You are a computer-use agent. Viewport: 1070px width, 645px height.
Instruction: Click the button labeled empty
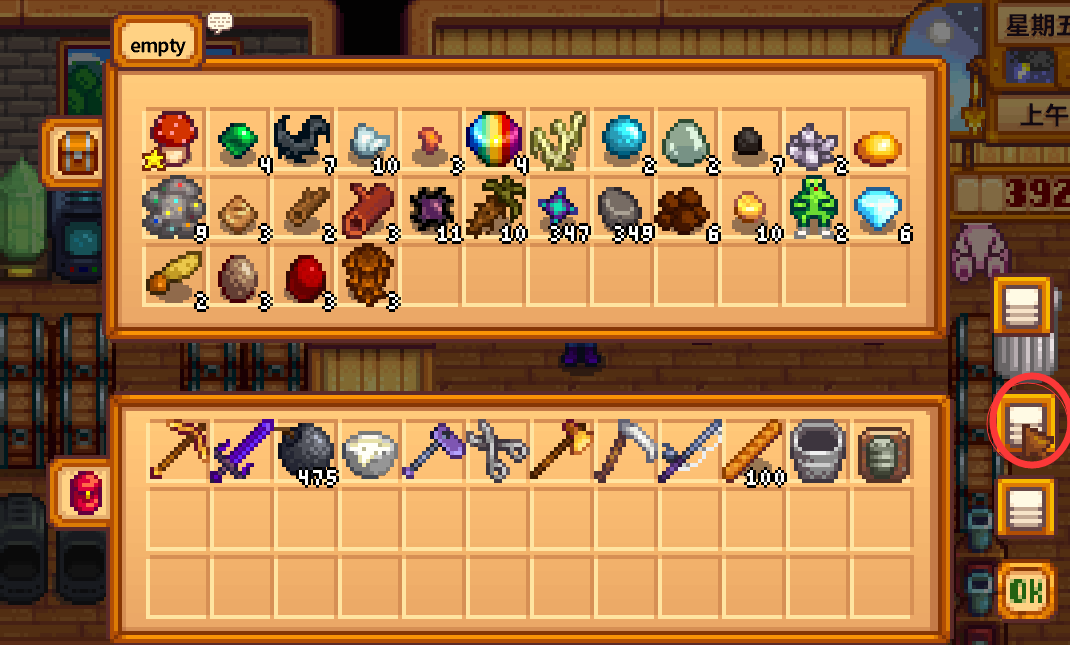[158, 46]
